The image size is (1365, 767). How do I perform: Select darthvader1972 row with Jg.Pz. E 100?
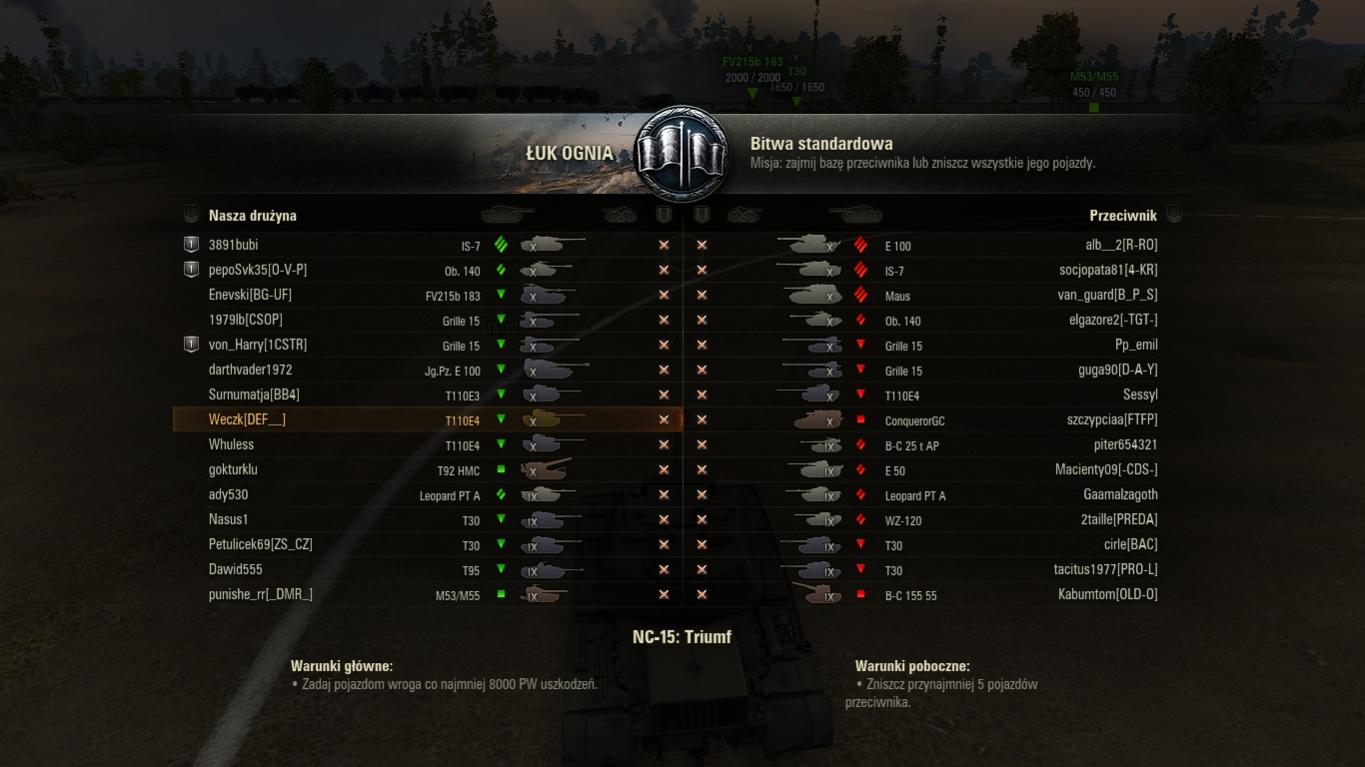tap(250, 370)
